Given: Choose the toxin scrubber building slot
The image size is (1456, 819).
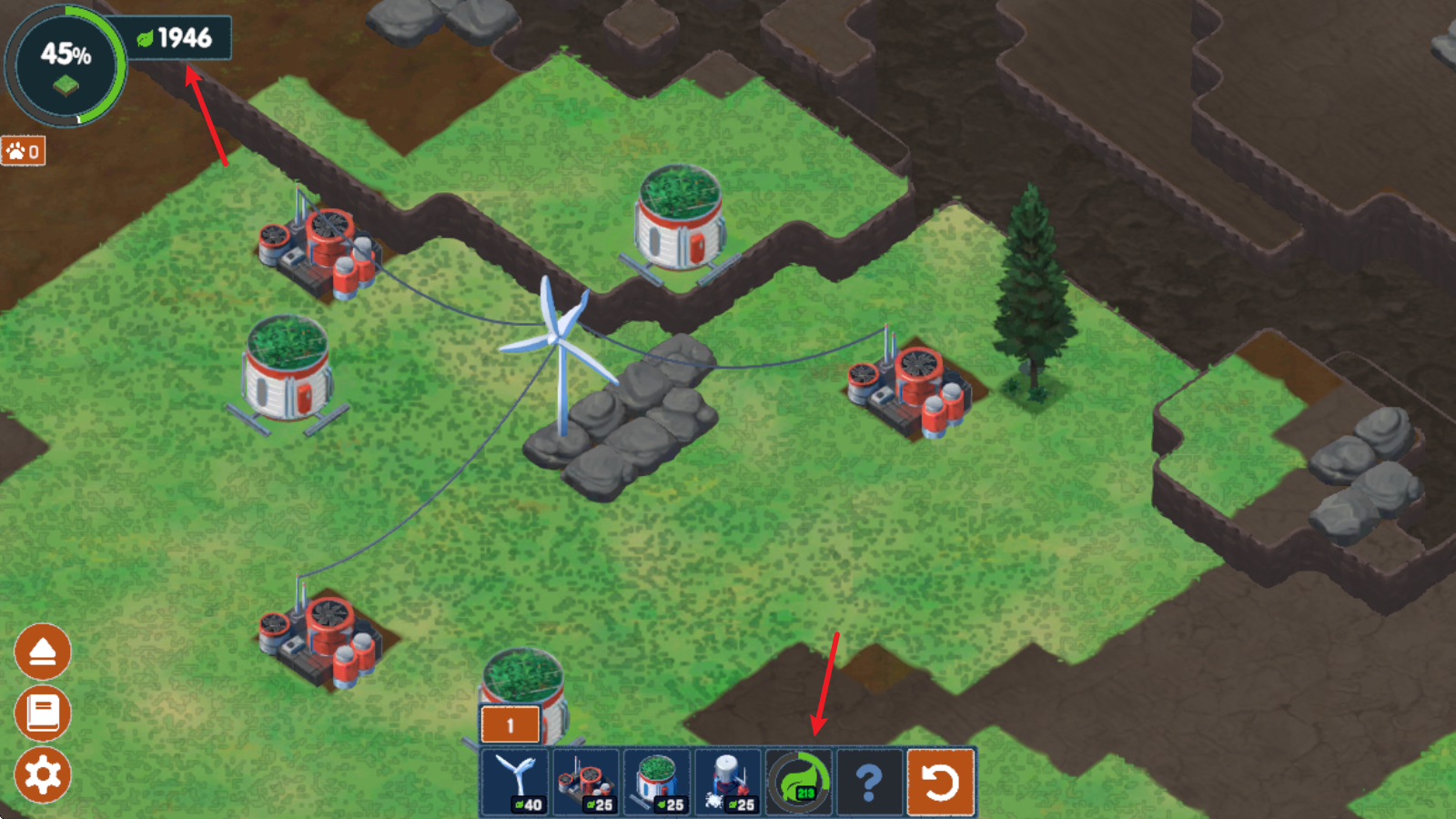Looking at the screenshot, I should click(586, 781).
